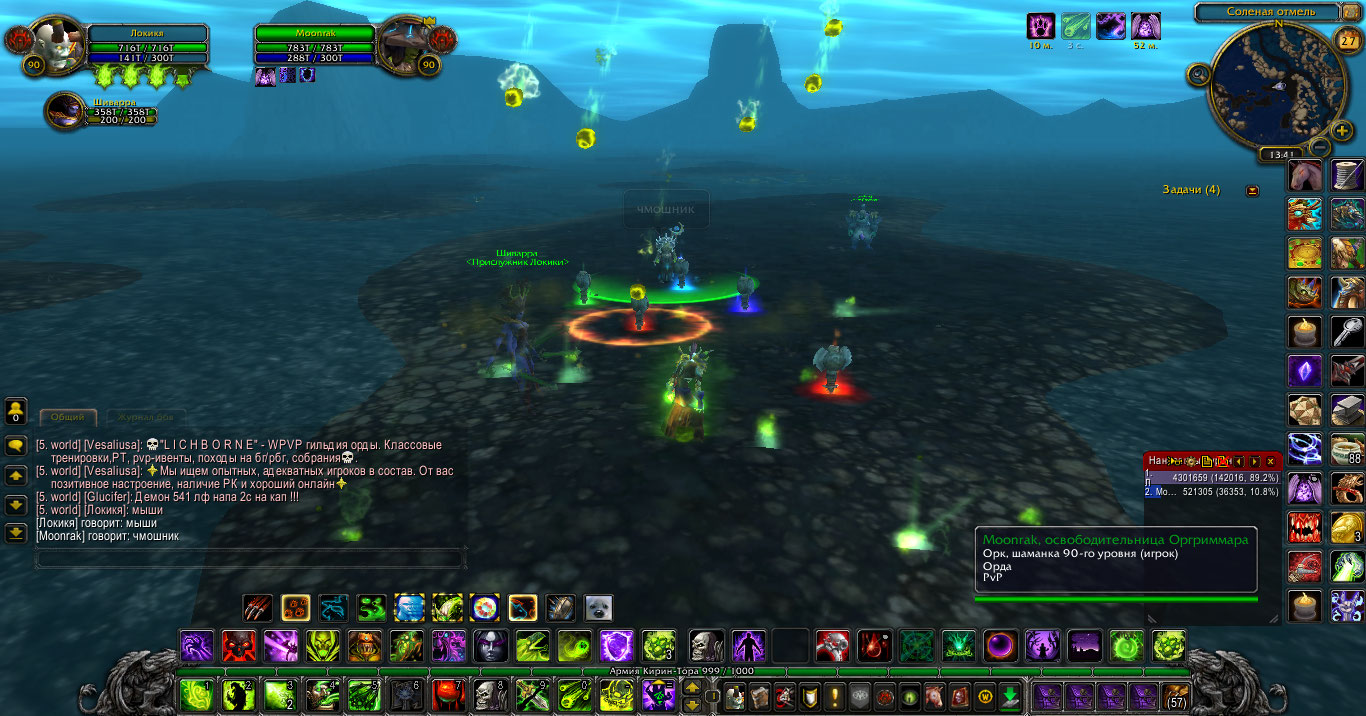Click the chat message input box
Viewport: 1366px width, 716px height.
[250, 558]
